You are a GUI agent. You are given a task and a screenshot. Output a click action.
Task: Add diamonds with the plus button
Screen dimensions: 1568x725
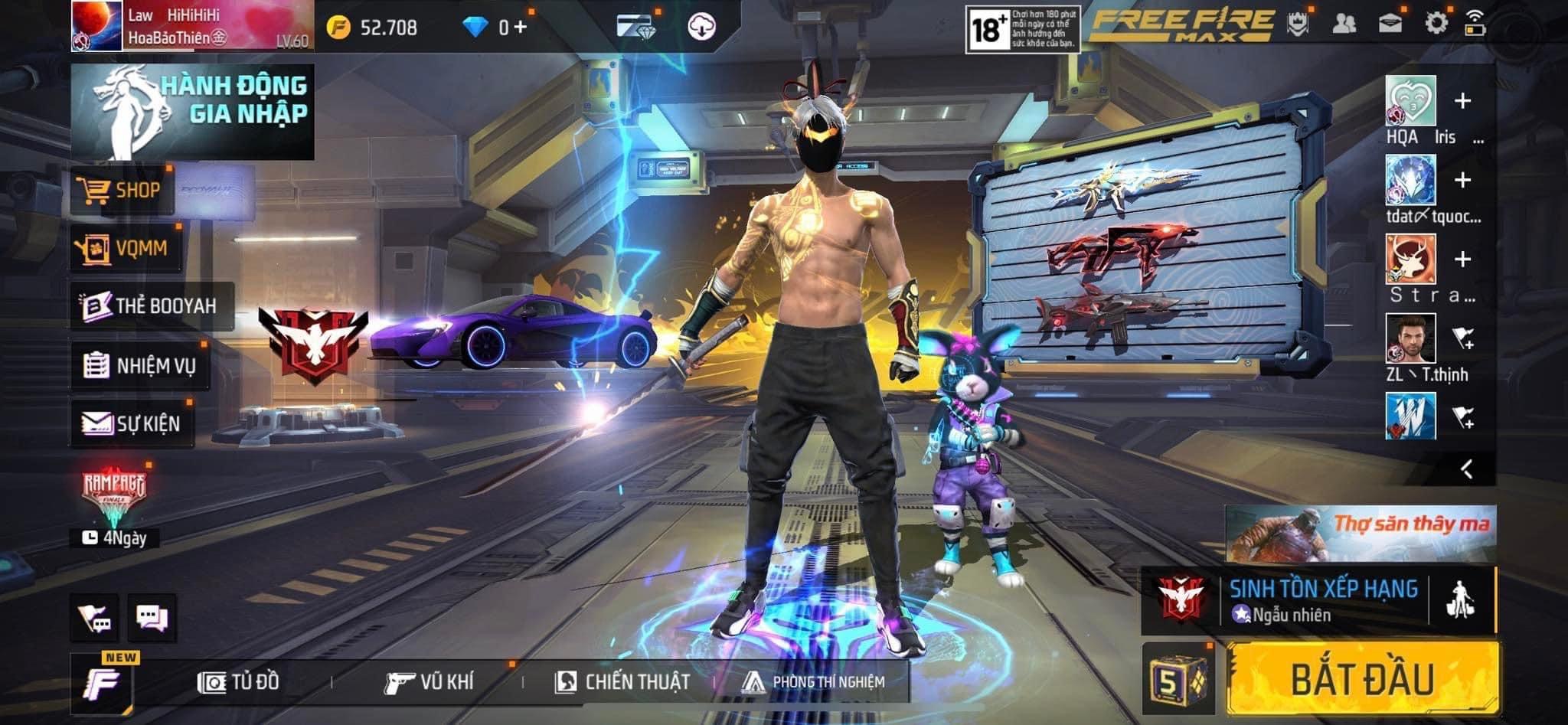point(520,28)
